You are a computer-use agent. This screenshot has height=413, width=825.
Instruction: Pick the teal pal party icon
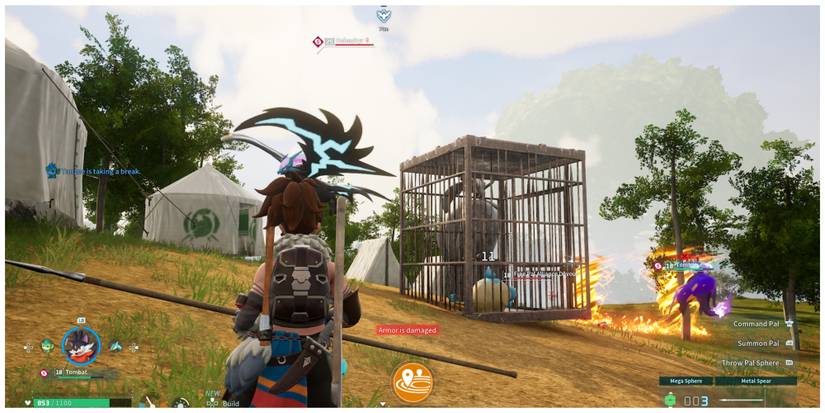[x=116, y=346]
